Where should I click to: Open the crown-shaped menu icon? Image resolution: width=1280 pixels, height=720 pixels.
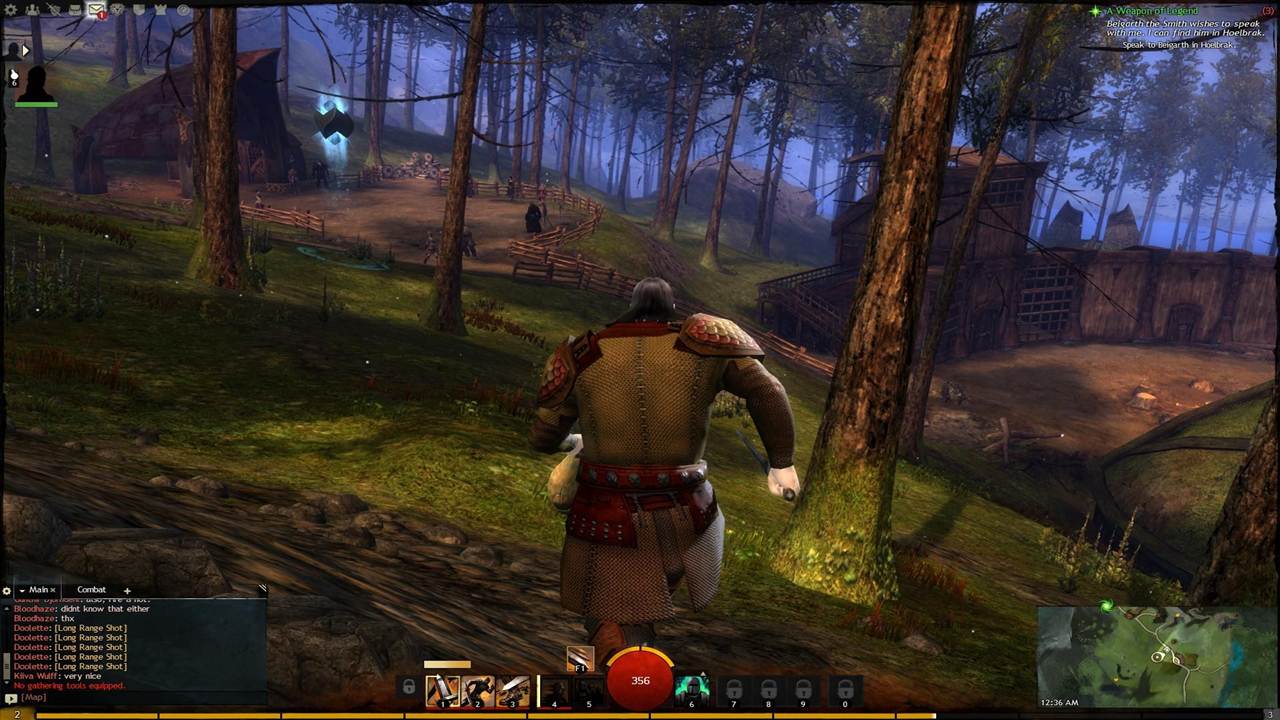(x=161, y=10)
